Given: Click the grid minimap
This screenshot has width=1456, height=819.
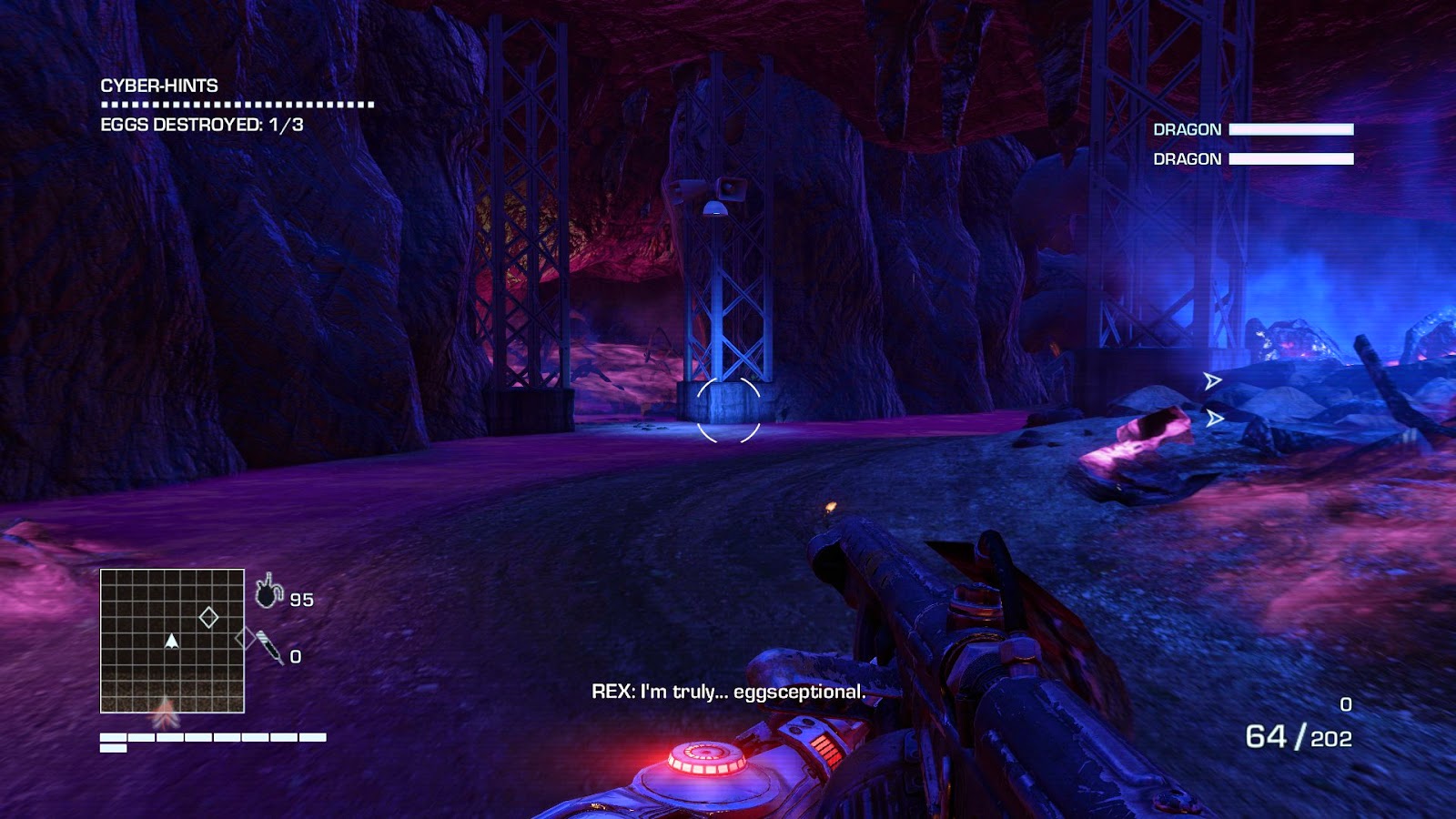Looking at the screenshot, I should coord(172,641).
